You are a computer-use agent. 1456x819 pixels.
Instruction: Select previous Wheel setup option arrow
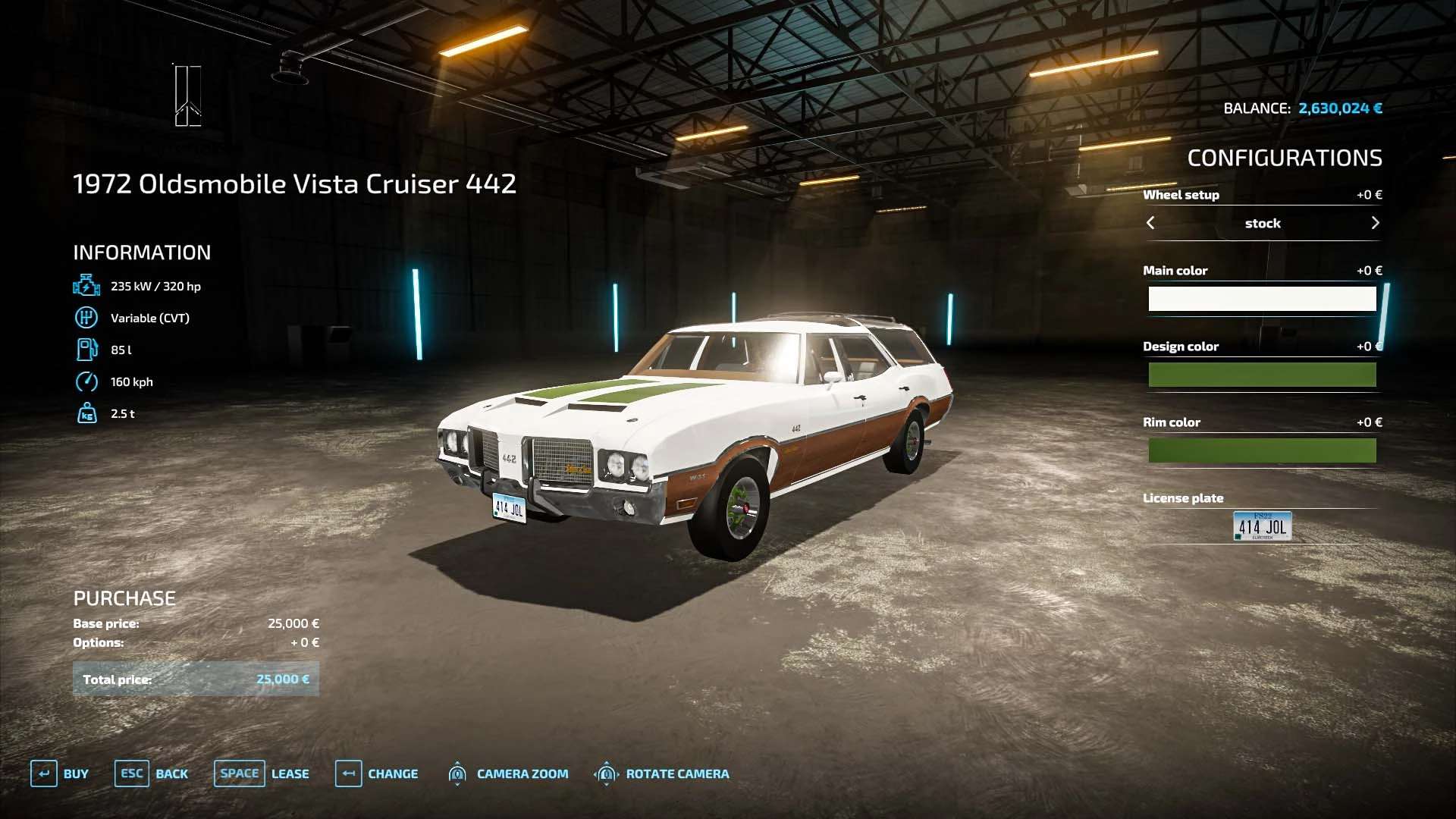[x=1150, y=223]
